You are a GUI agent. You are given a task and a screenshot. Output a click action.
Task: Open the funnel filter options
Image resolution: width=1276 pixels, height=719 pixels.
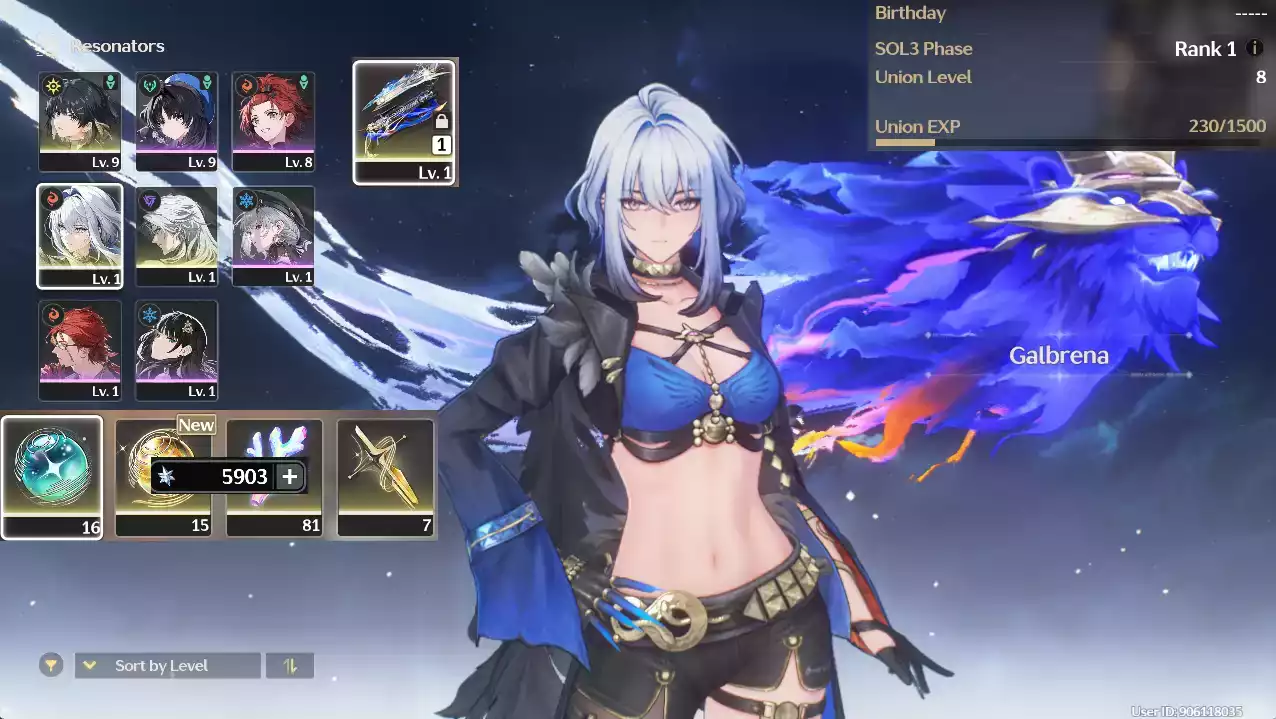coord(50,665)
